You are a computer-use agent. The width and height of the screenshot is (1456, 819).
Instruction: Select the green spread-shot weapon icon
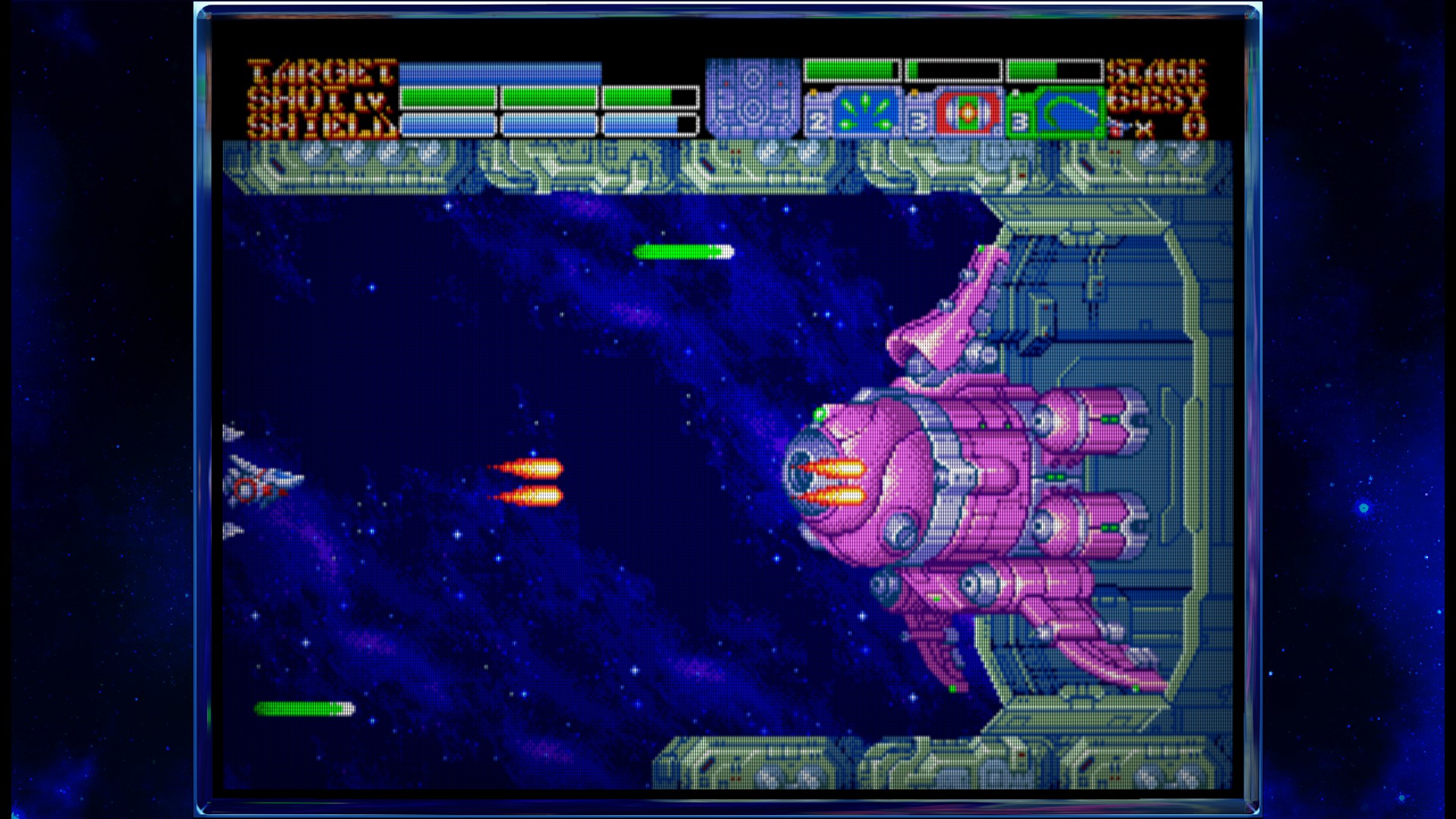865,114
